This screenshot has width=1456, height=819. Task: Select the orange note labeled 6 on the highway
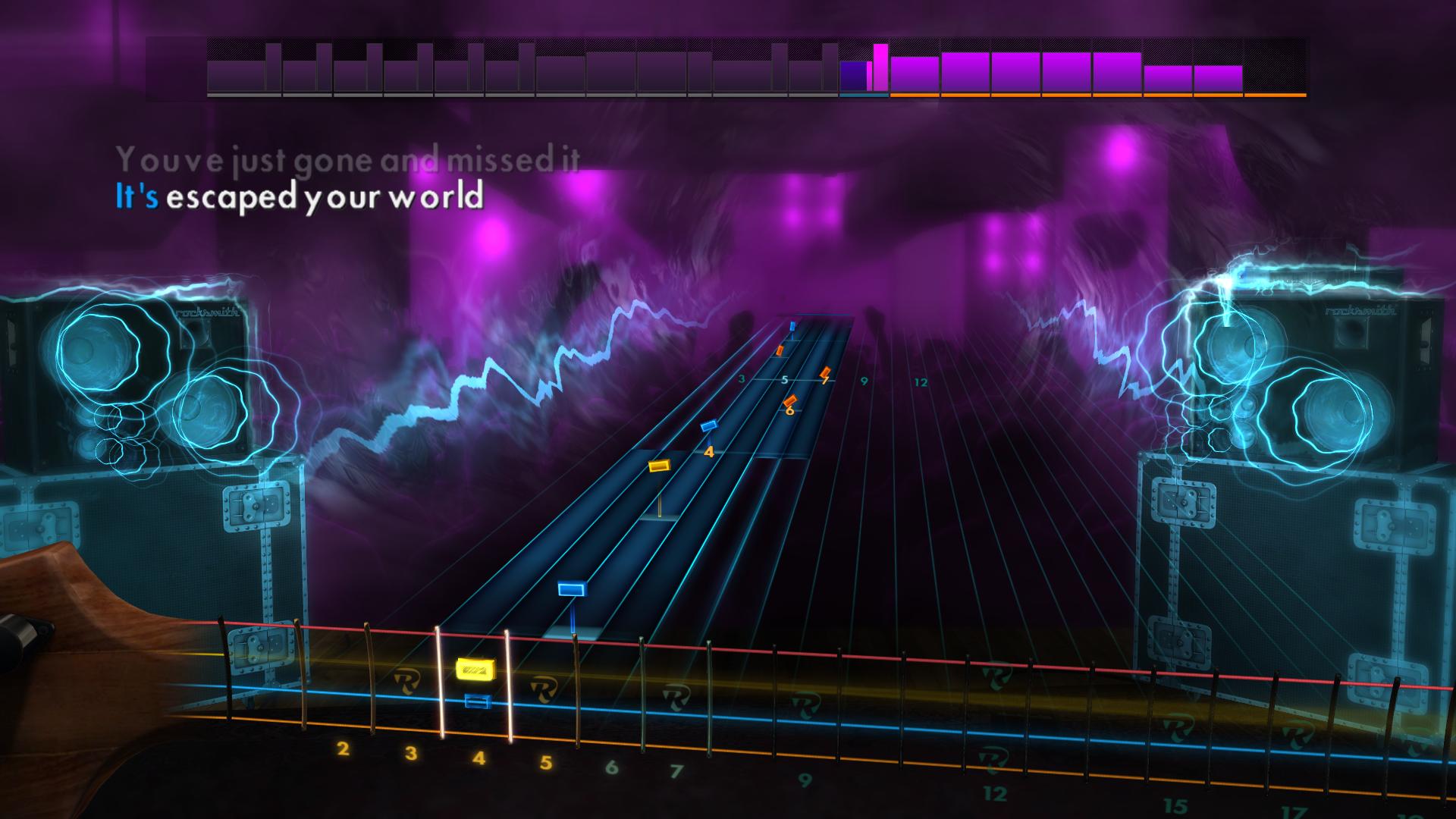790,400
